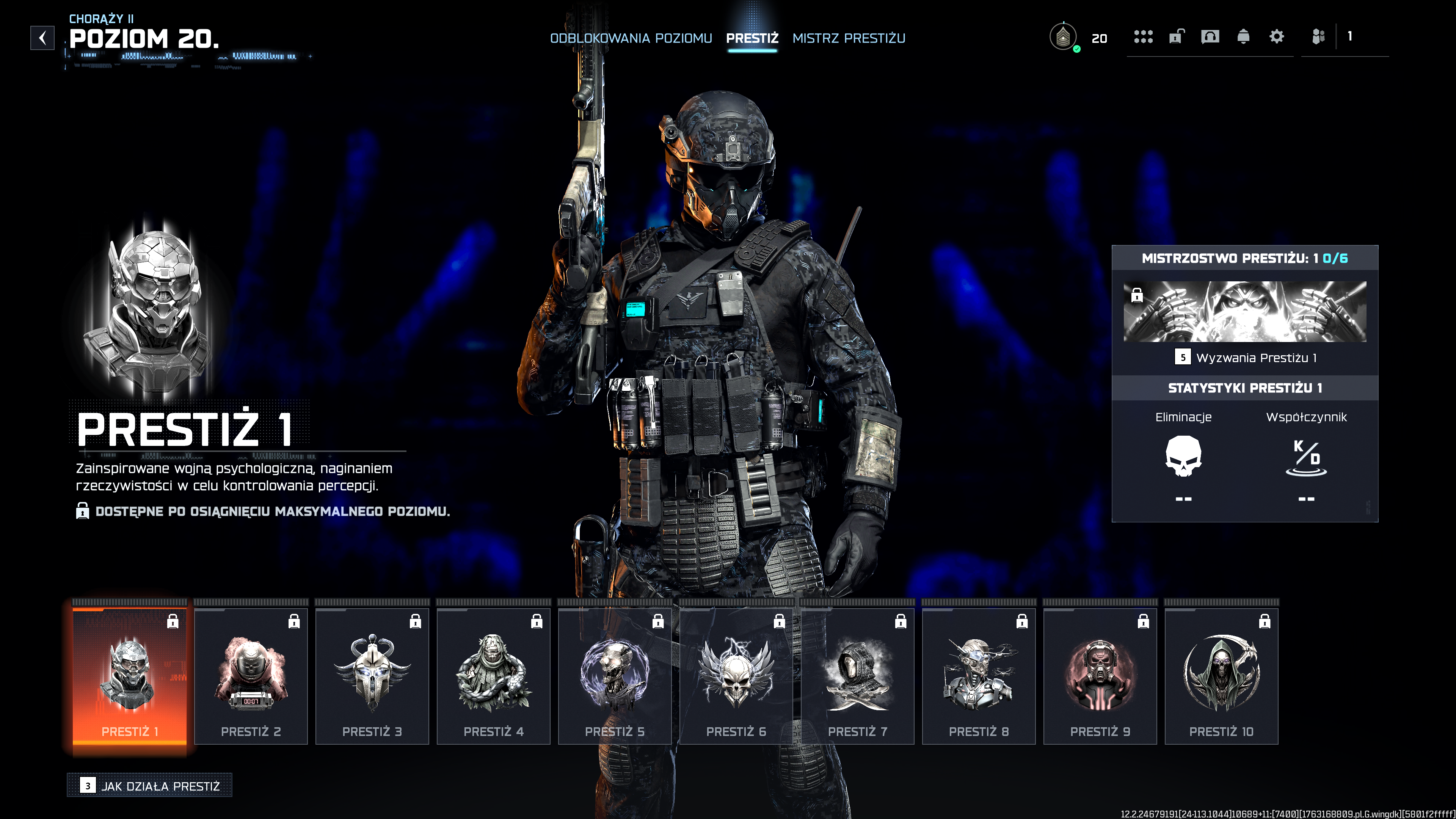Viewport: 1456px width, 819px height.
Task: Select the Prestiż 5 tile
Action: click(x=615, y=676)
